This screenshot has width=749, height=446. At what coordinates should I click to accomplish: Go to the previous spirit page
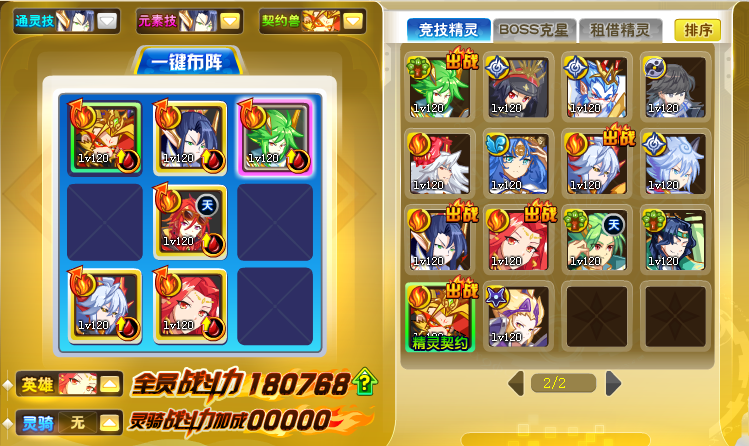click(x=515, y=382)
